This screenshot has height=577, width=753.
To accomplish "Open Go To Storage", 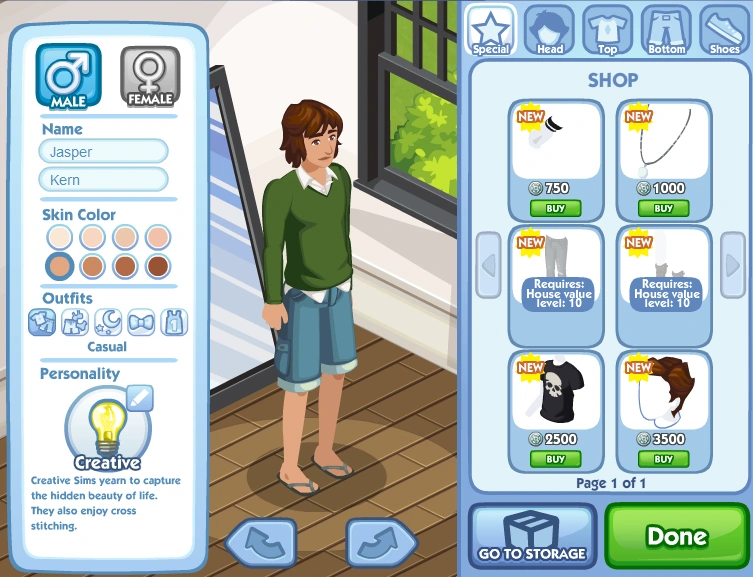I will (x=531, y=536).
